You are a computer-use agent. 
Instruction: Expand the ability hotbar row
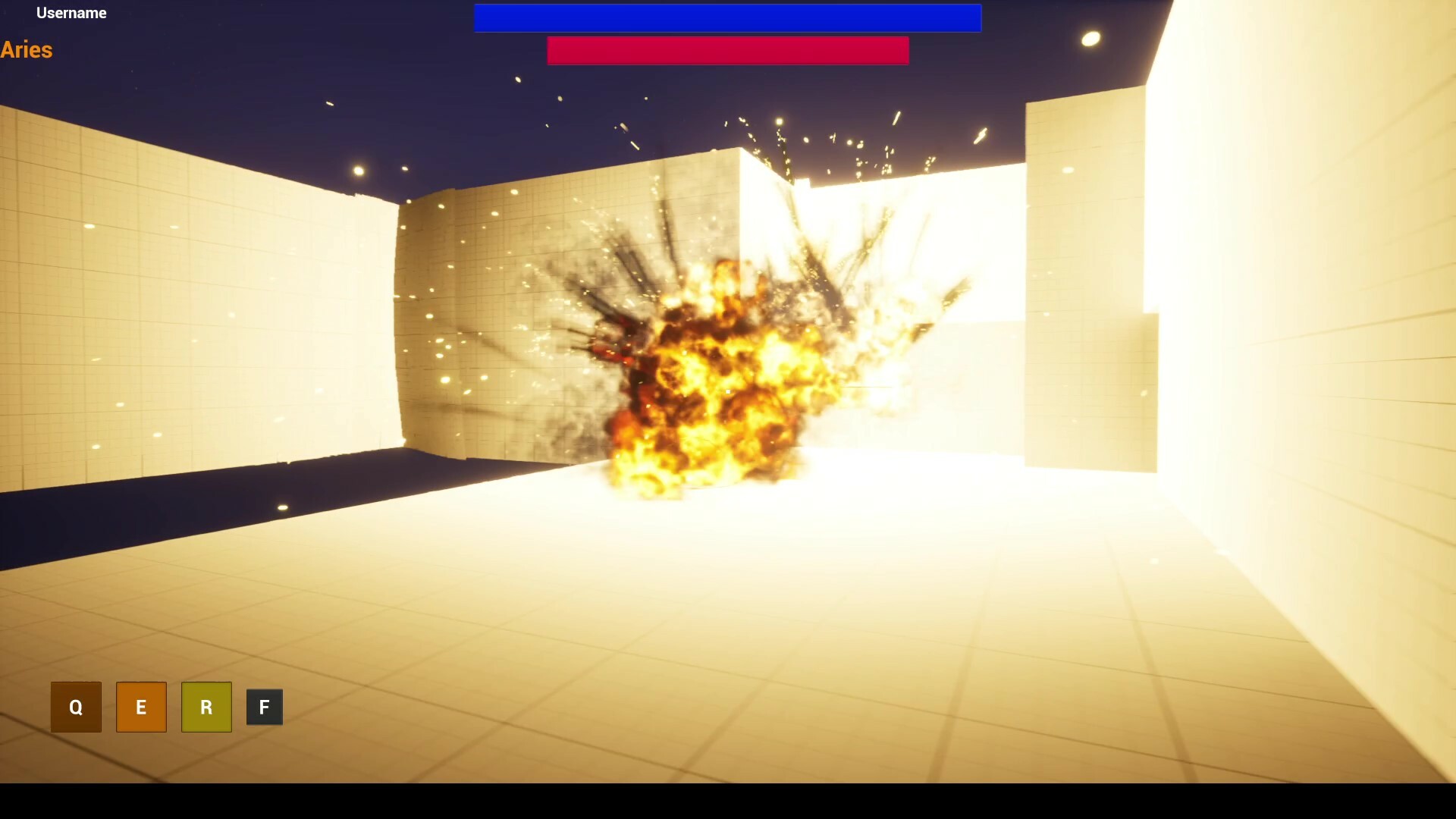(x=170, y=707)
